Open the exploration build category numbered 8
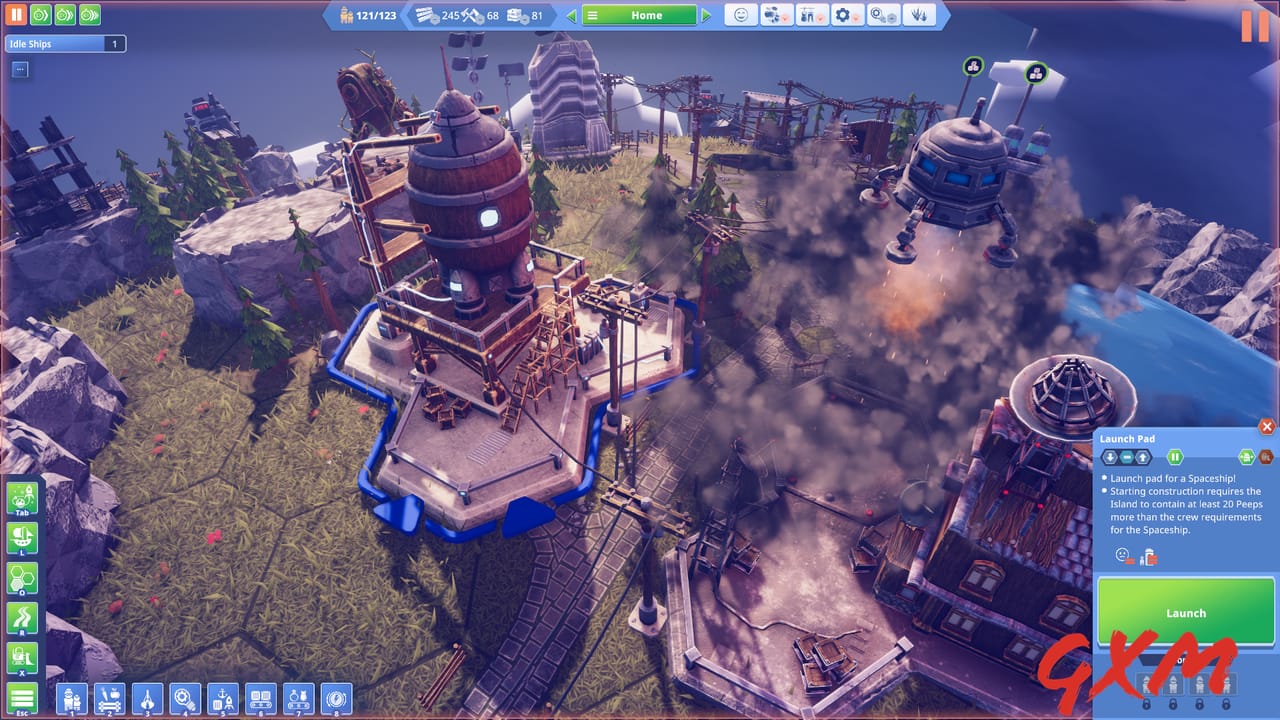 coord(336,699)
